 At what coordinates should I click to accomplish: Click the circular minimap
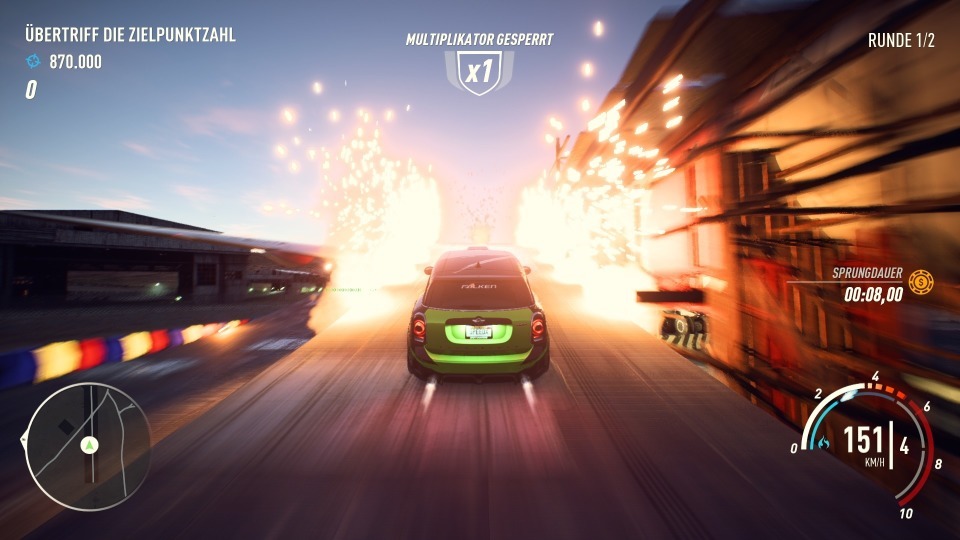click(88, 446)
